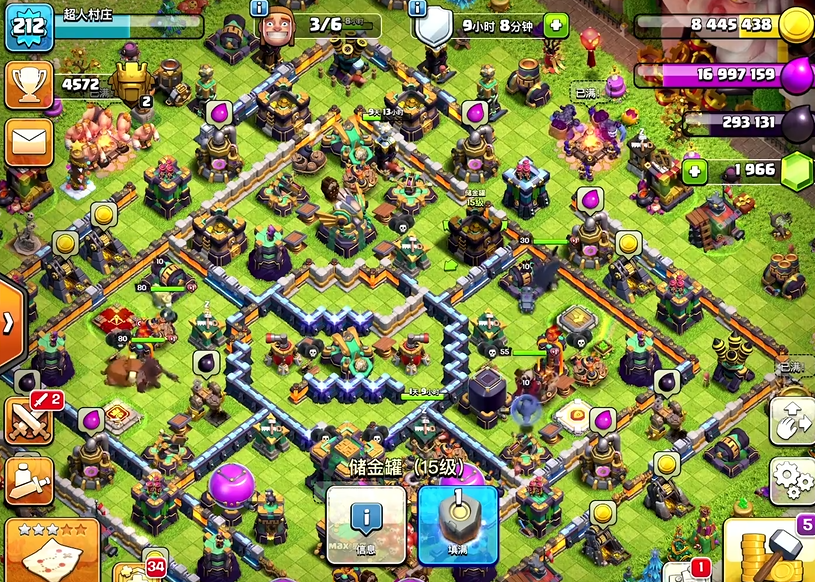This screenshot has height=582, width=815.
Task: Expand the side panel arrow tab
Action: pyautogui.click(x=10, y=322)
